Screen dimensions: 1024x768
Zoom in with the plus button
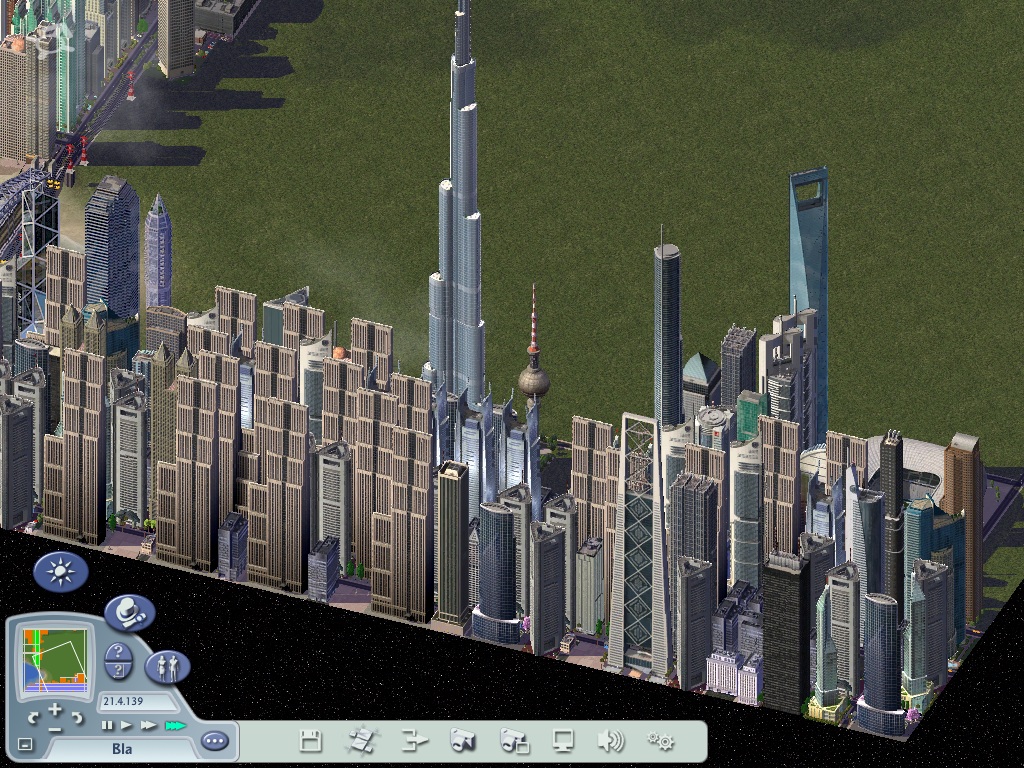55,710
